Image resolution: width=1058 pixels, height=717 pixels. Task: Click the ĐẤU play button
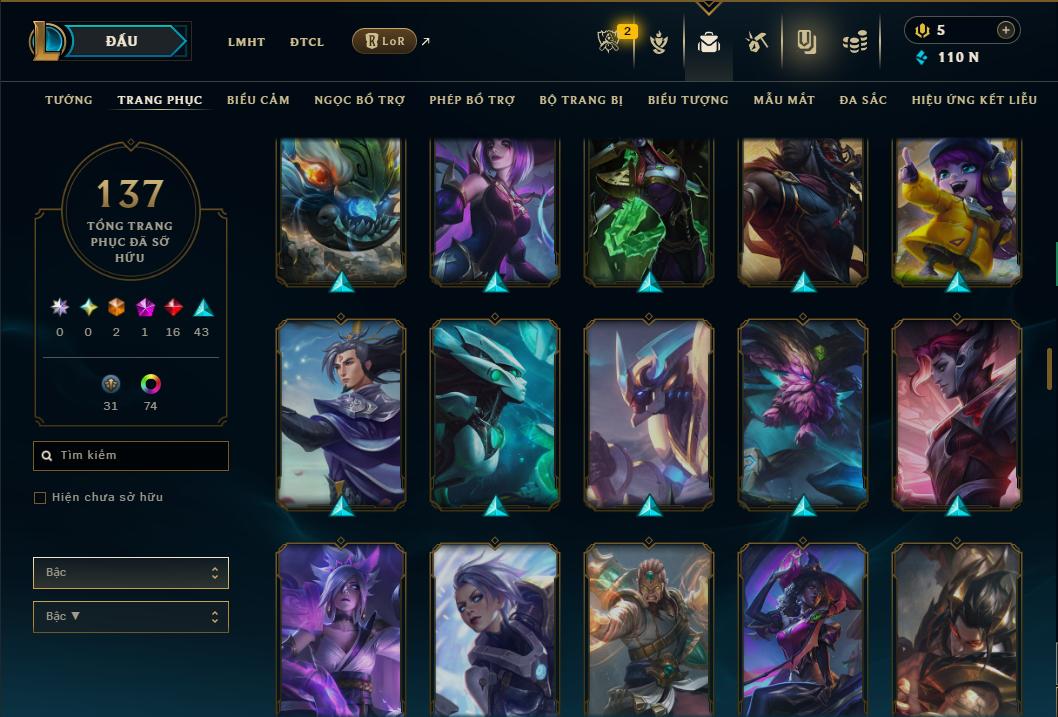pos(122,41)
